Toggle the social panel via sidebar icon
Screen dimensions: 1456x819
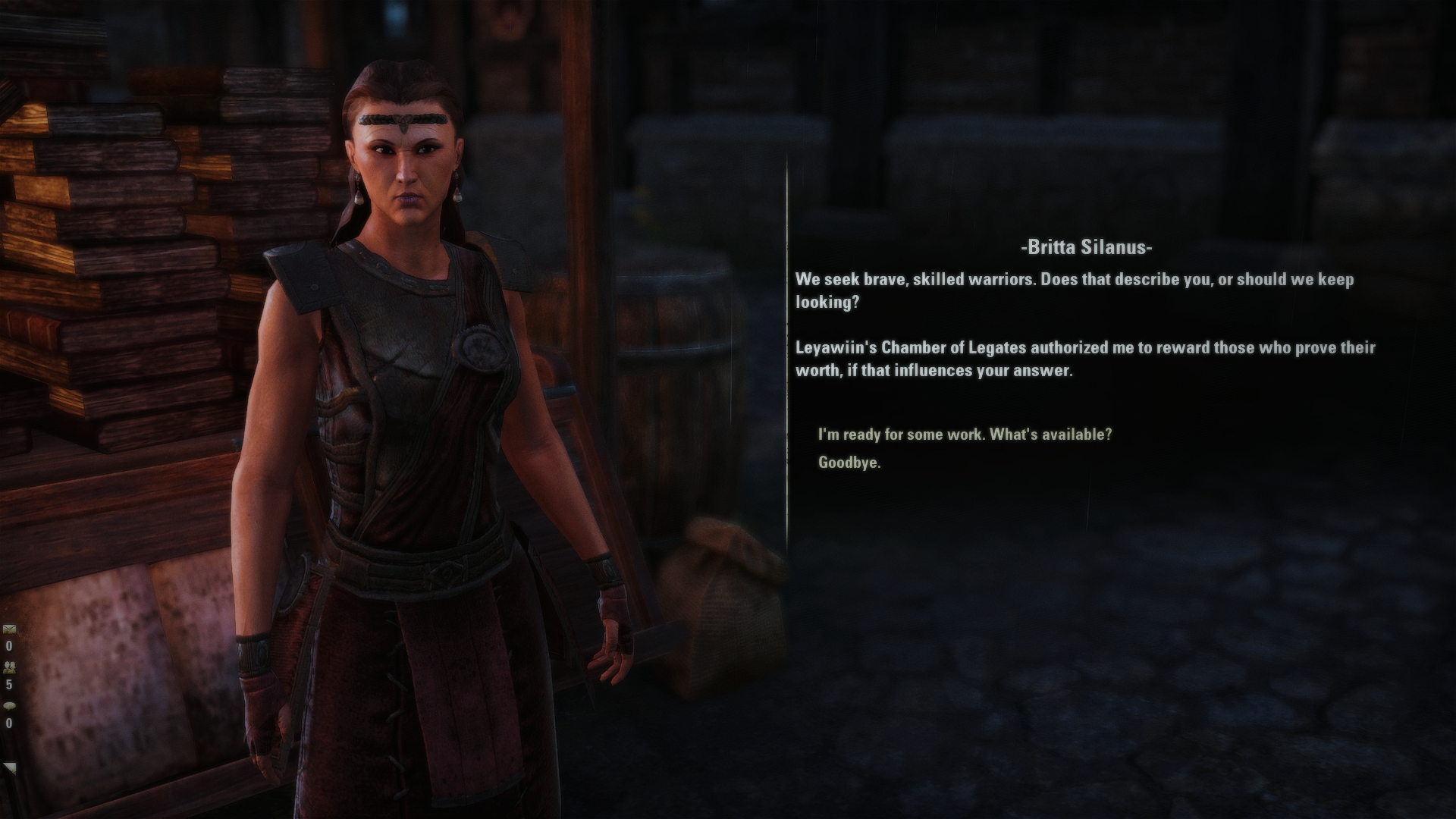[x=11, y=667]
